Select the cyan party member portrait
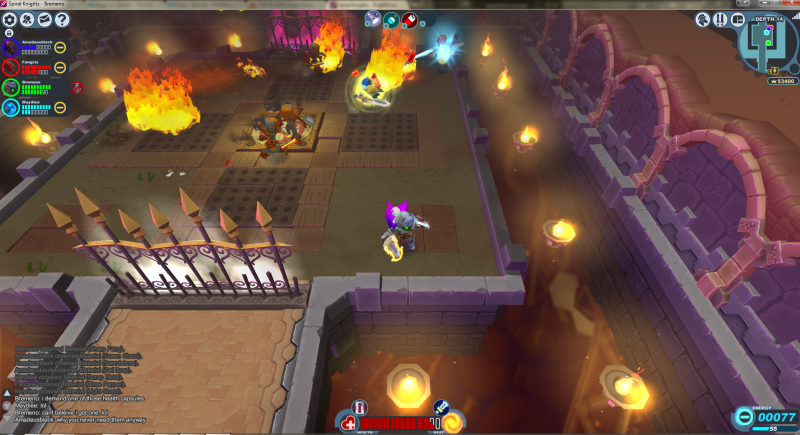This screenshot has width=800, height=435. pos(10,106)
